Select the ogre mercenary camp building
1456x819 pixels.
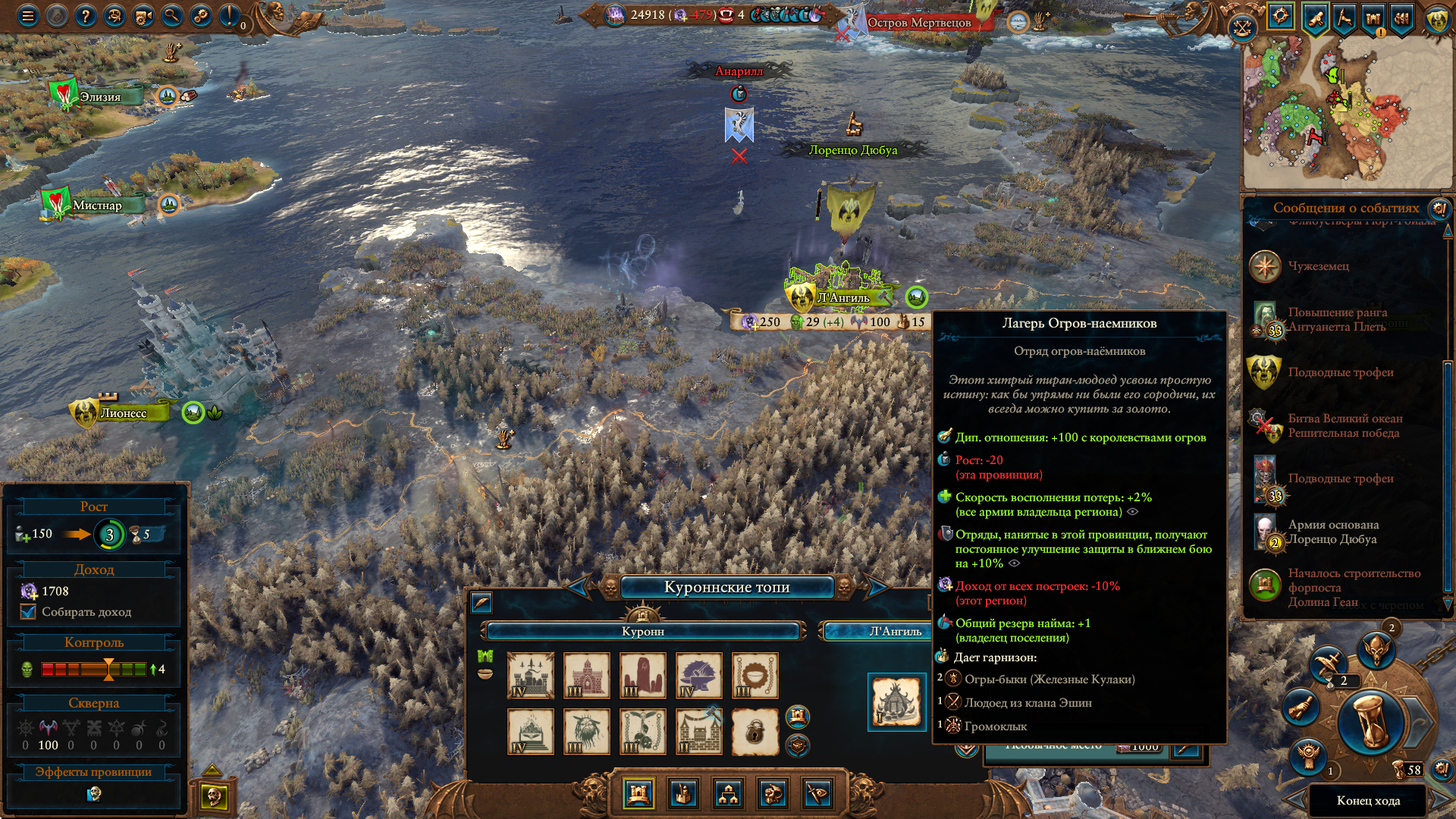(x=896, y=702)
